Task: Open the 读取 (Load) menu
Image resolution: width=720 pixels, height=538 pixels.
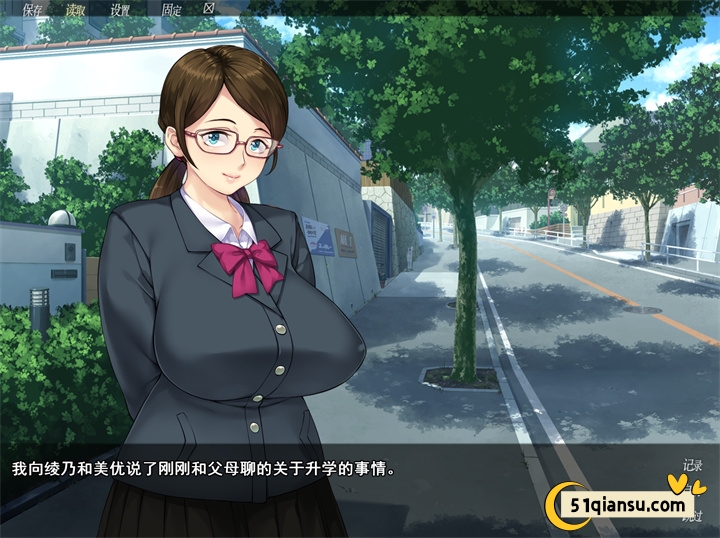Action: click(x=76, y=9)
